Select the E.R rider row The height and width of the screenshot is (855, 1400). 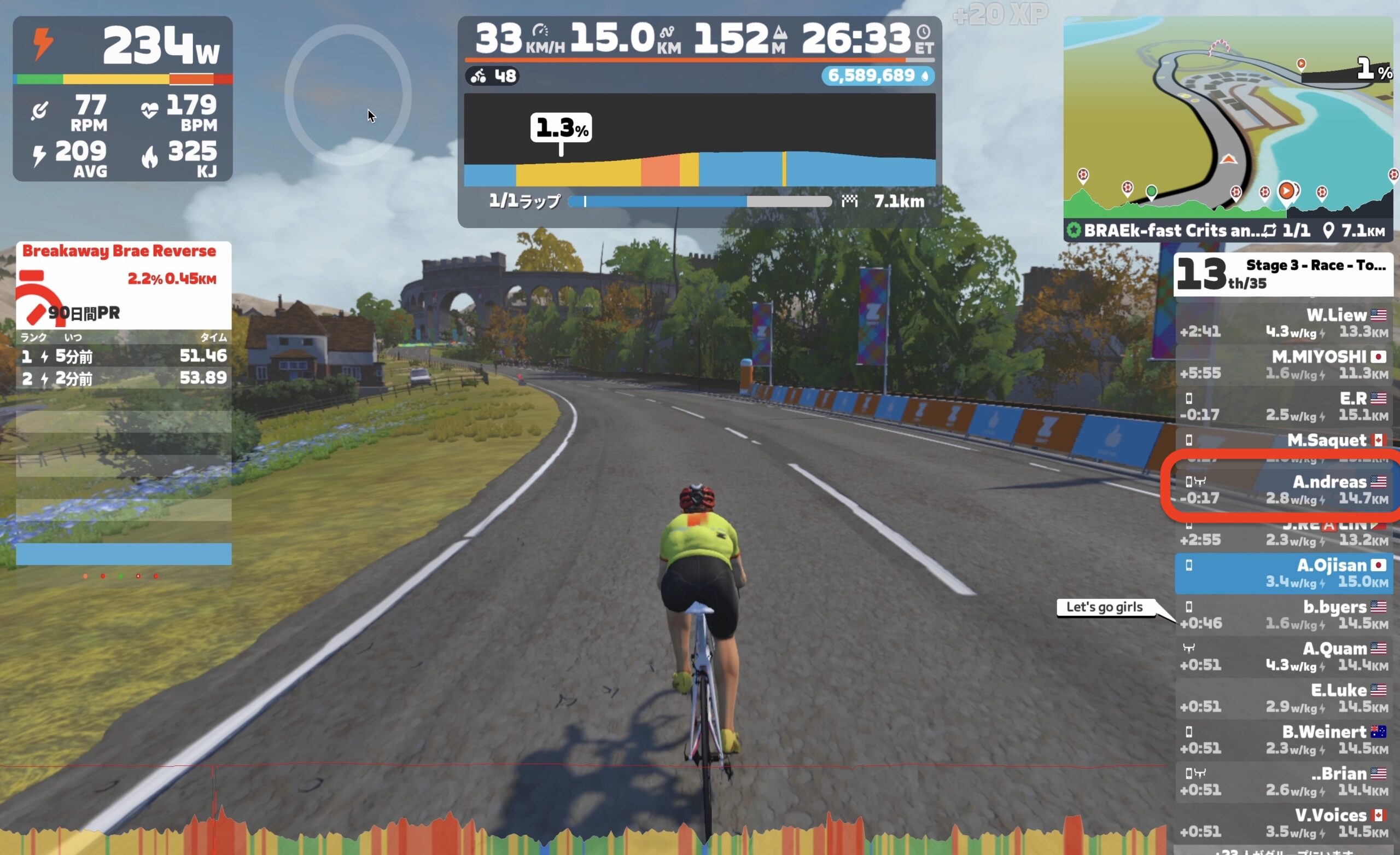pyautogui.click(x=1283, y=406)
